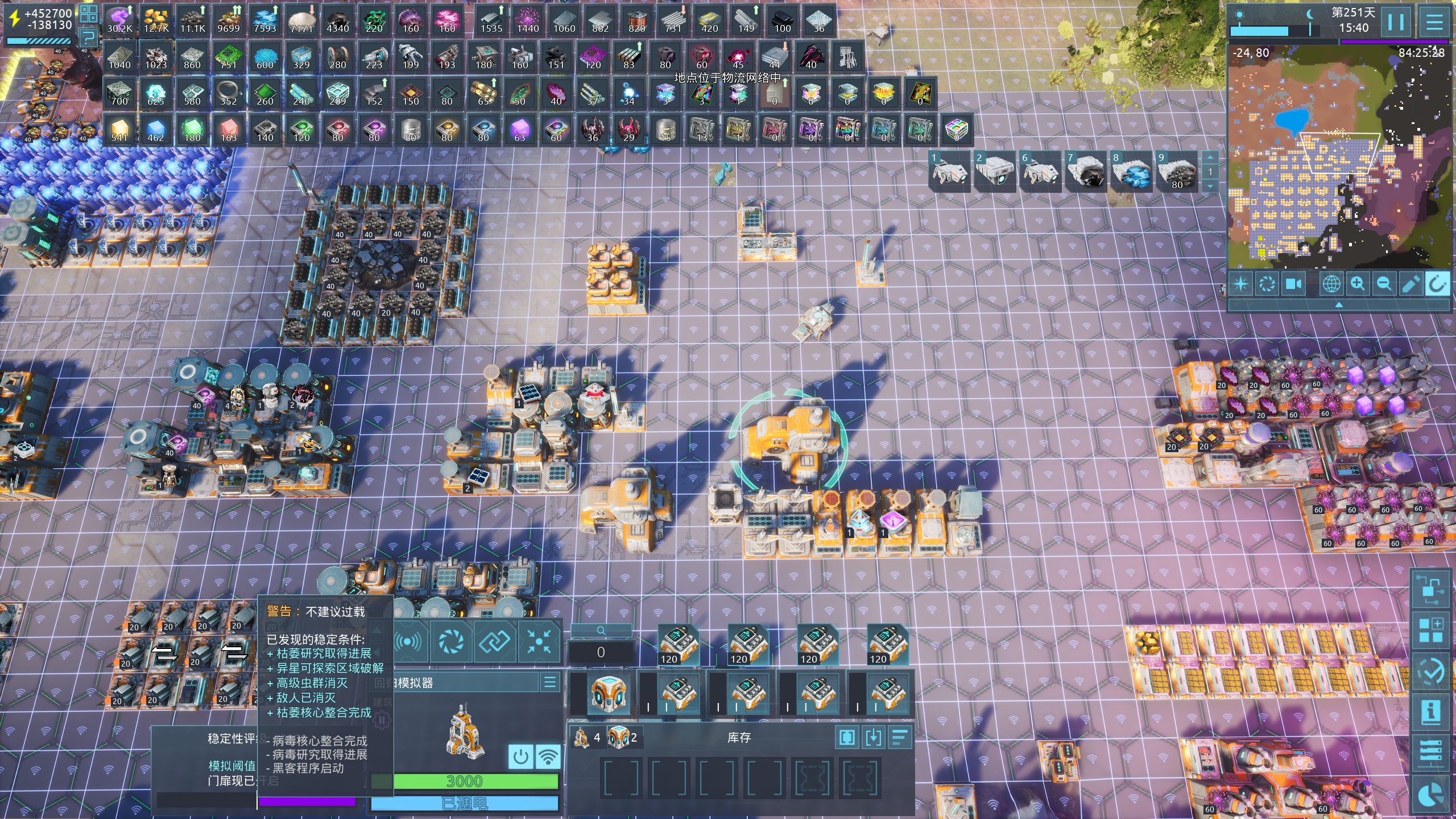Open the selected unit's options menu
This screenshot has height=819, width=1456.
pyautogui.click(x=550, y=682)
